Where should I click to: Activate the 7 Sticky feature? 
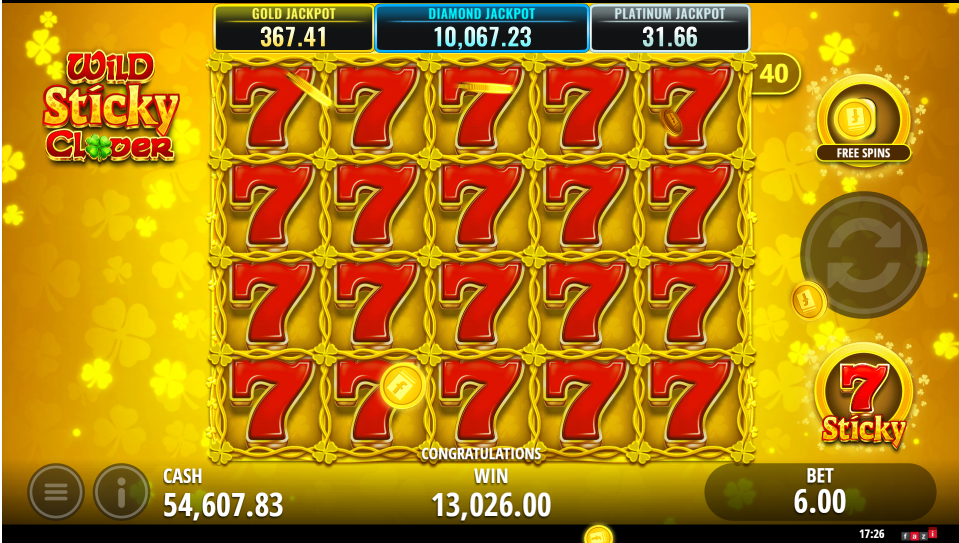pos(863,397)
